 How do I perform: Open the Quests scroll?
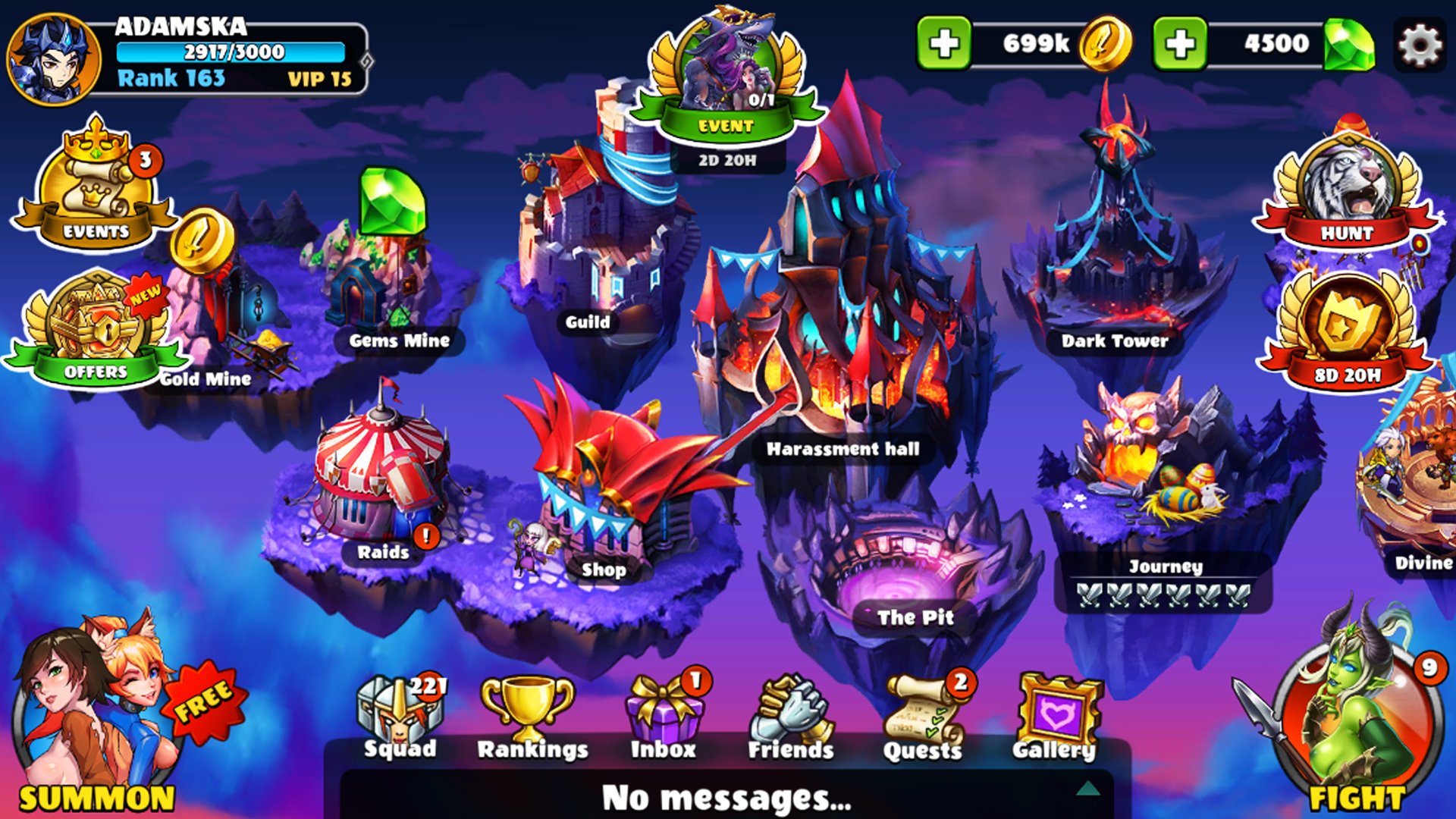[923, 717]
